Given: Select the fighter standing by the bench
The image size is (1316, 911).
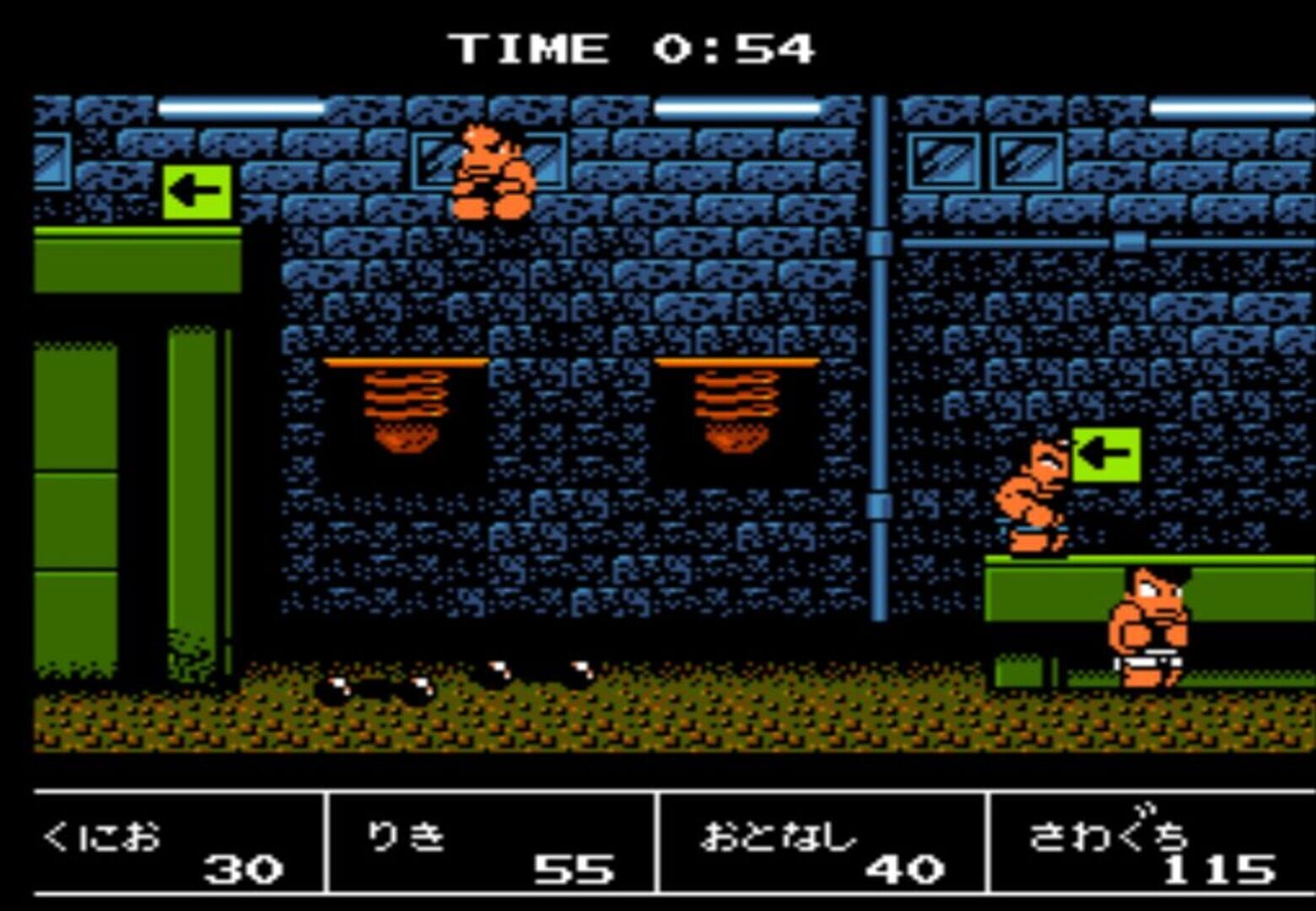Looking at the screenshot, I should (x=1147, y=633).
